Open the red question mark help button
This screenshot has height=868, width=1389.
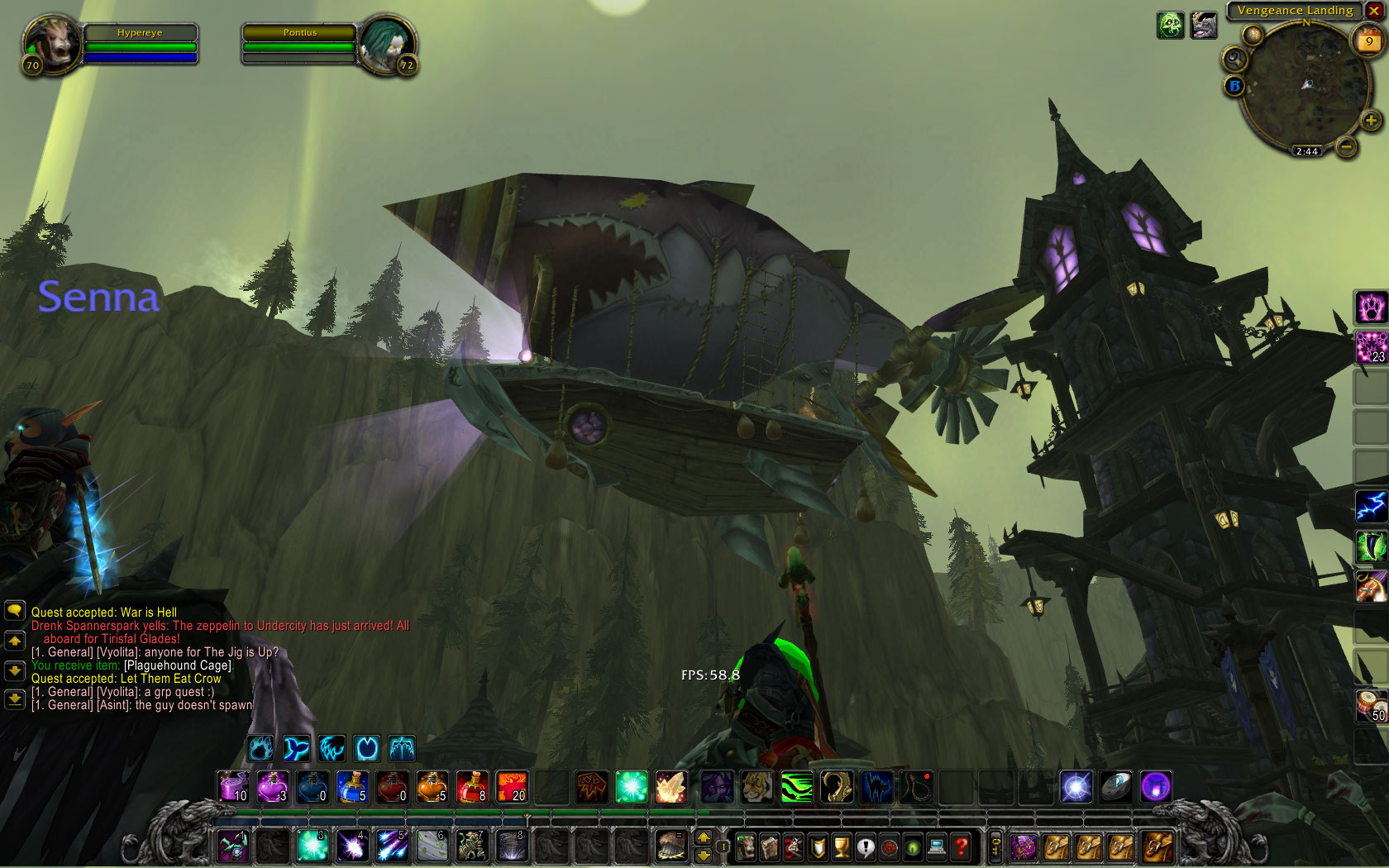click(961, 847)
